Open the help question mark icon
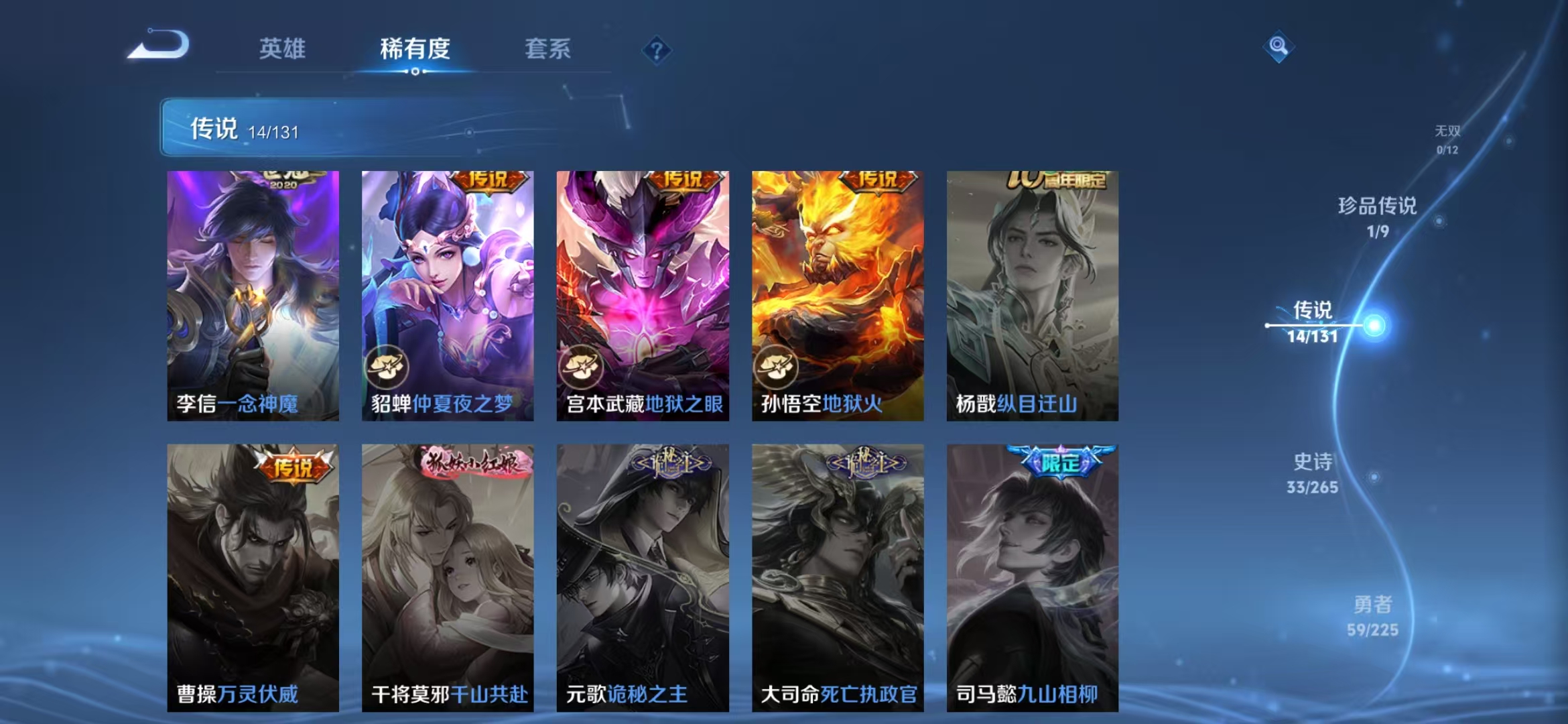This screenshot has height=724, width=1568. coord(659,49)
